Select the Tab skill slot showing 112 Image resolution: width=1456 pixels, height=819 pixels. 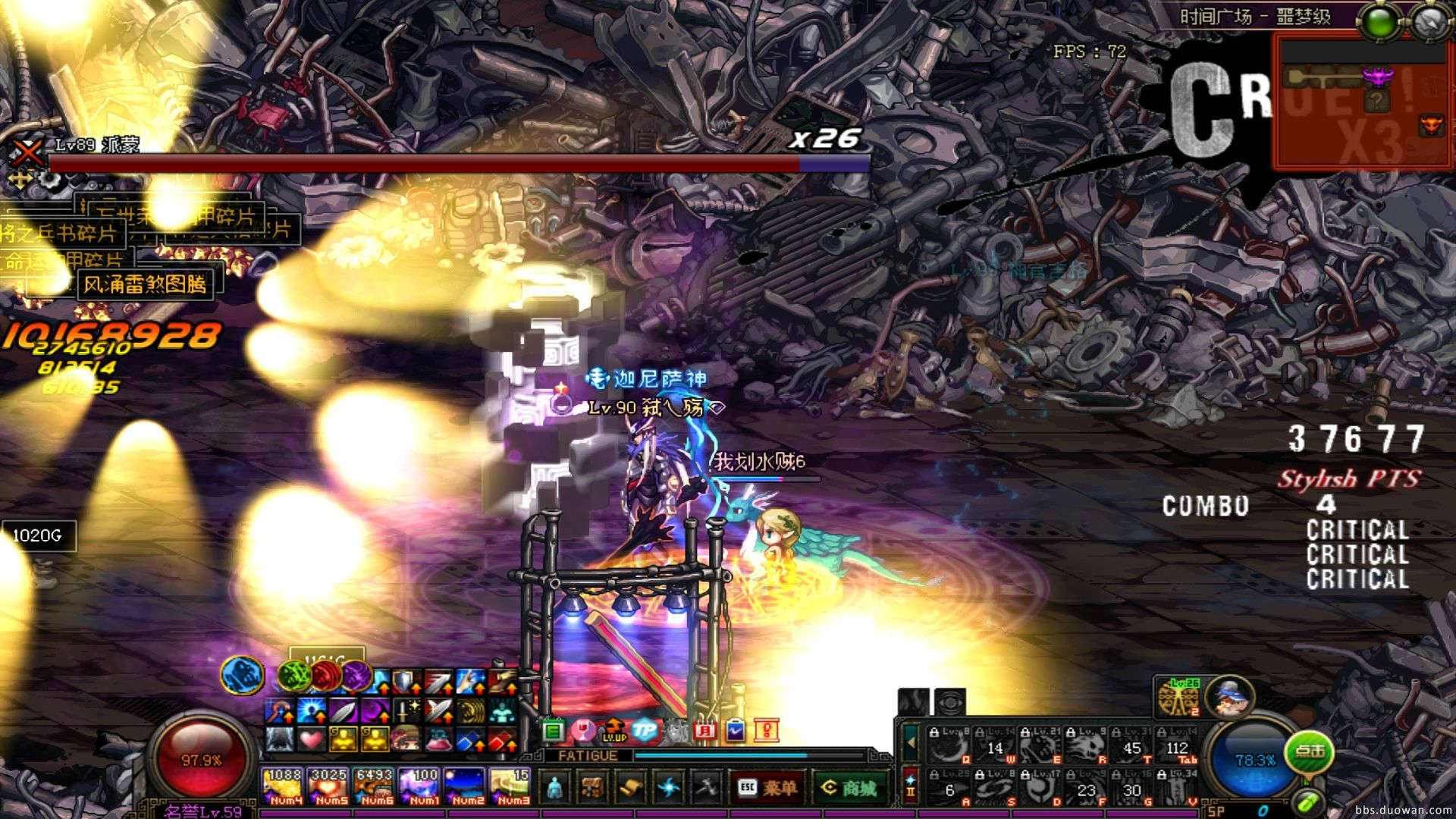pyautogui.click(x=1178, y=746)
